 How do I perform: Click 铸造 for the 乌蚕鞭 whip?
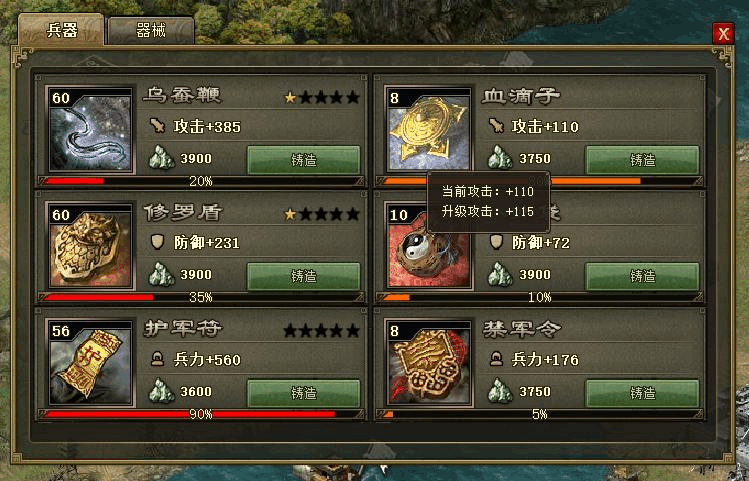(303, 159)
